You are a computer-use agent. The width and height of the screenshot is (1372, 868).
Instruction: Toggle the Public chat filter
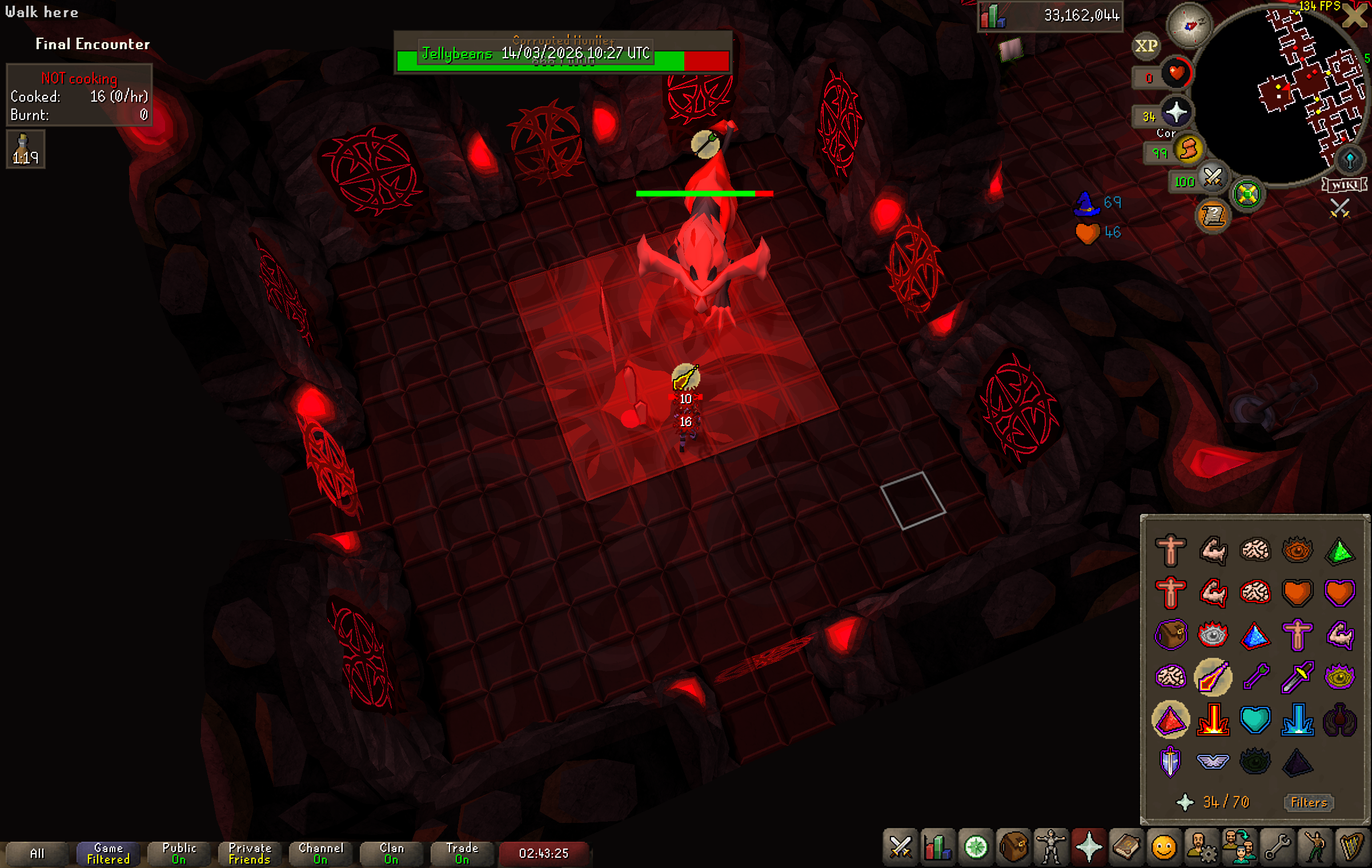click(179, 854)
